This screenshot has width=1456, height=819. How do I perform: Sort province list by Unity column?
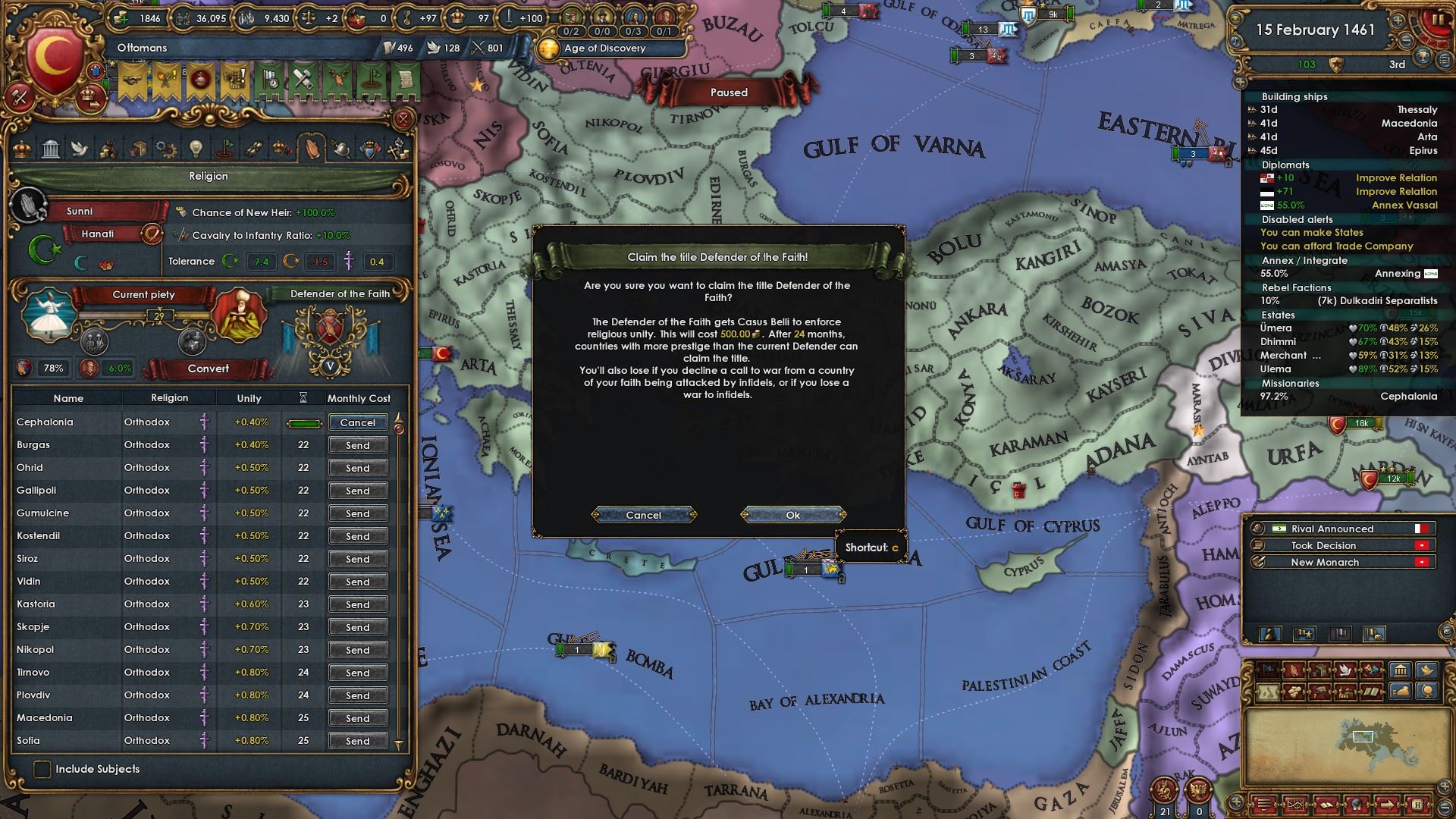point(249,398)
